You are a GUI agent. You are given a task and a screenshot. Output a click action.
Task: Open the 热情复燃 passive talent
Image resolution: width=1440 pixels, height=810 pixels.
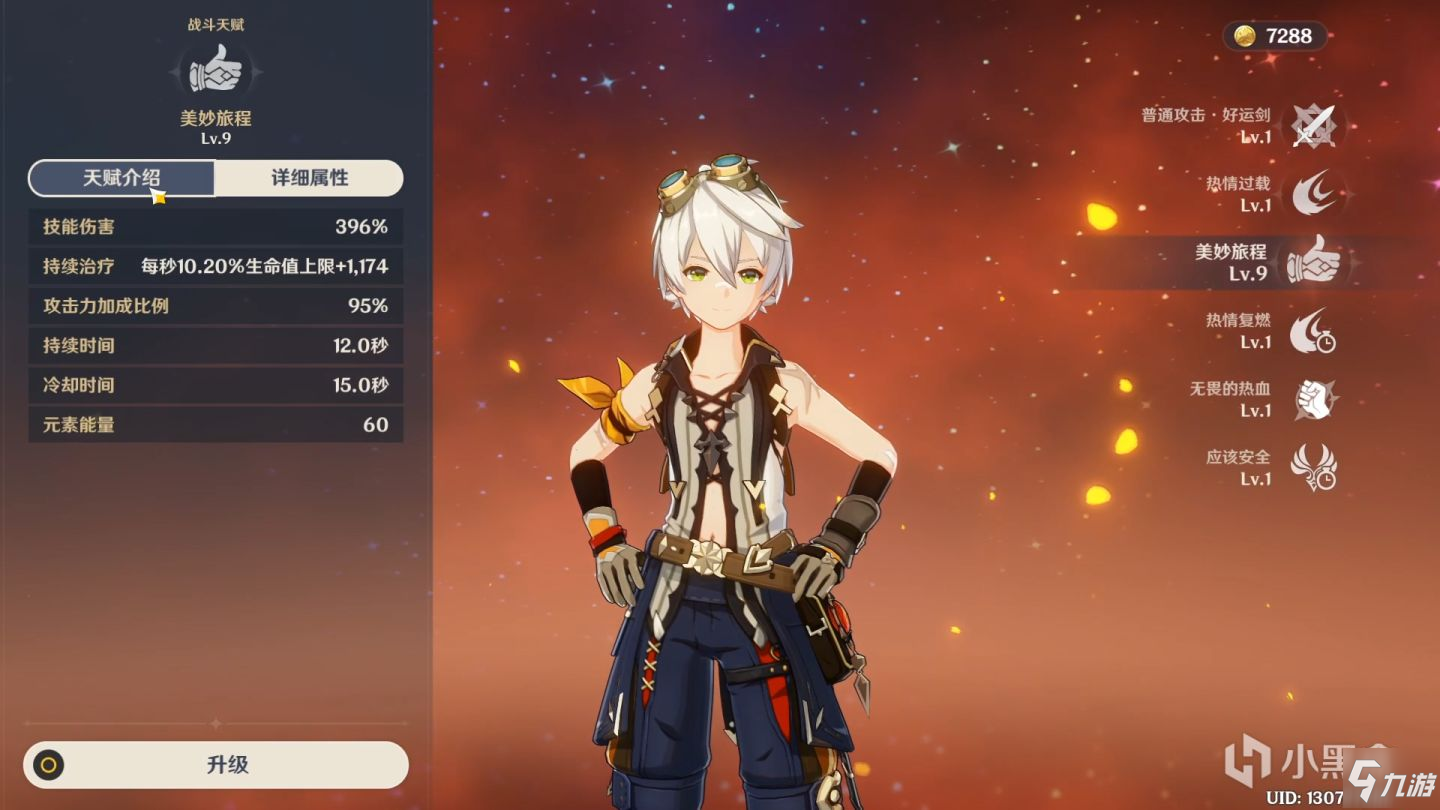coord(1313,331)
